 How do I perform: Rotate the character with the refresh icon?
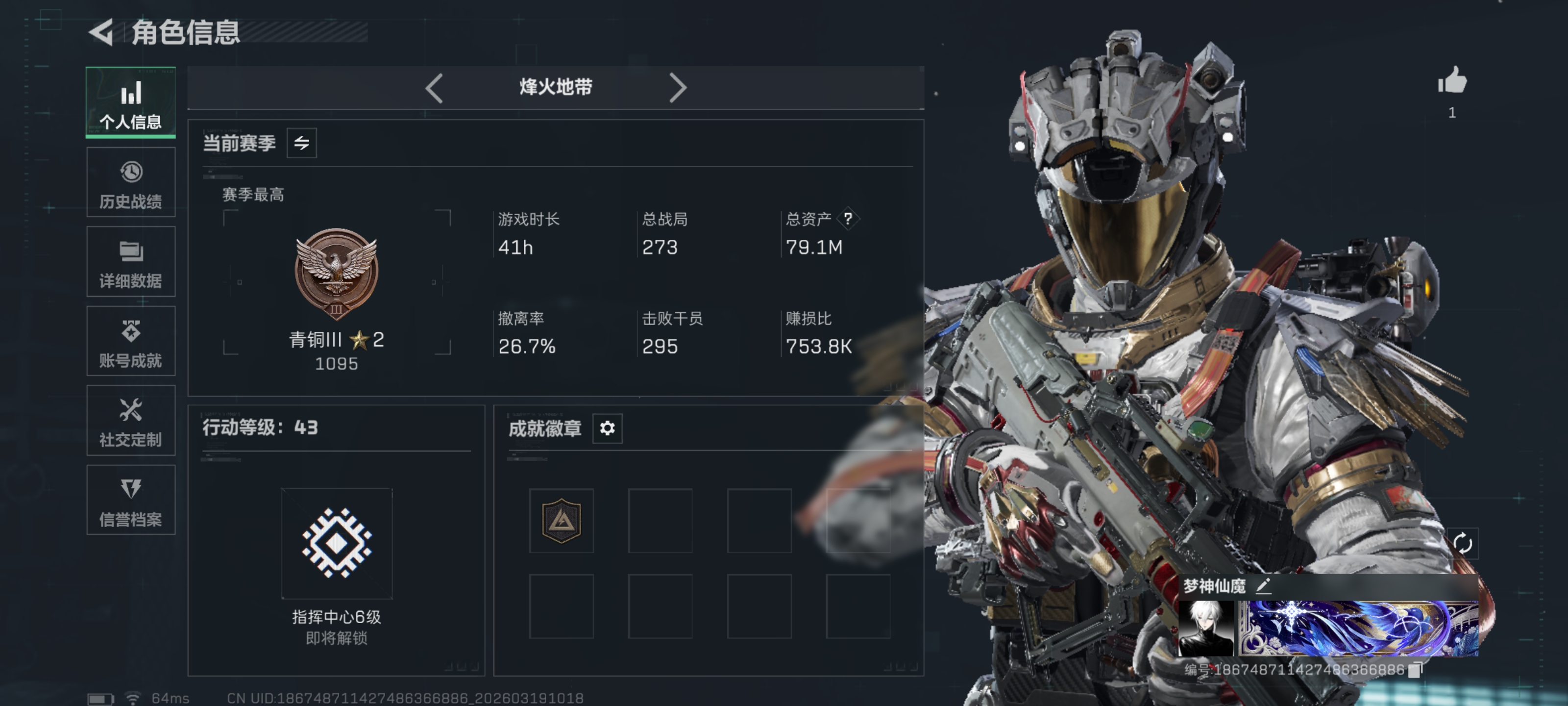(1463, 543)
